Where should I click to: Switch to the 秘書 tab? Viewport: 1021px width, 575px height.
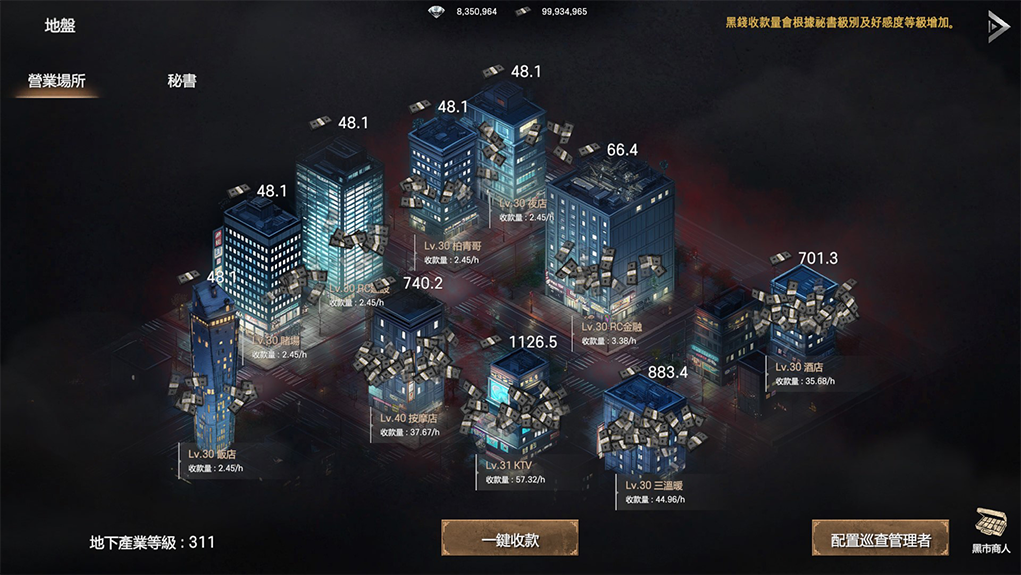pyautogui.click(x=182, y=81)
